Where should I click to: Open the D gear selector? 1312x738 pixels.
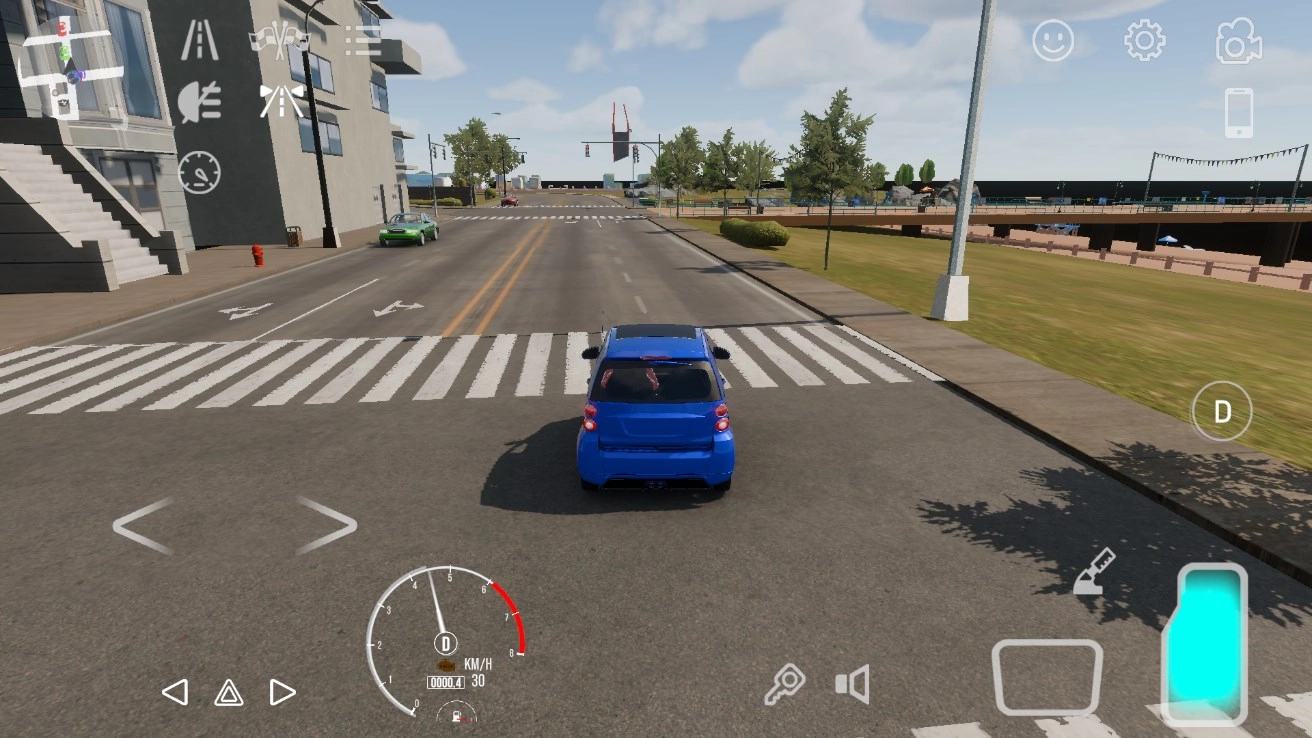pyautogui.click(x=1221, y=410)
